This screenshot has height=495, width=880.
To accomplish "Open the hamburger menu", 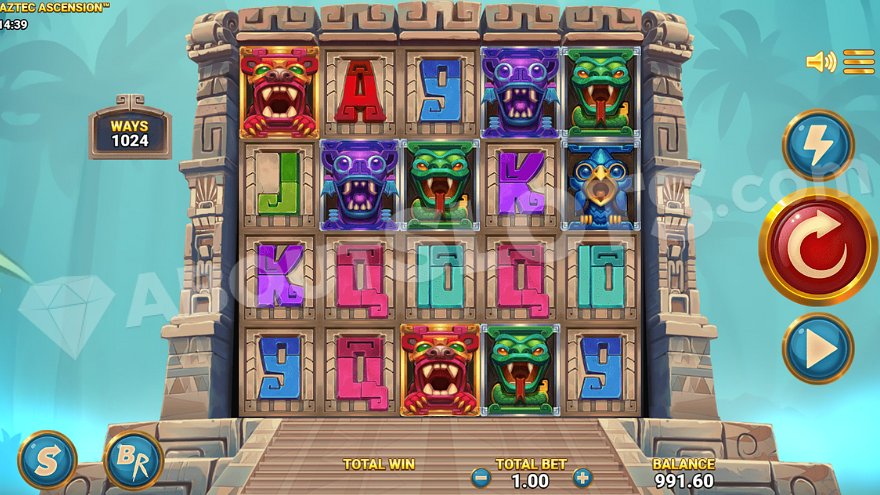I will point(859,62).
